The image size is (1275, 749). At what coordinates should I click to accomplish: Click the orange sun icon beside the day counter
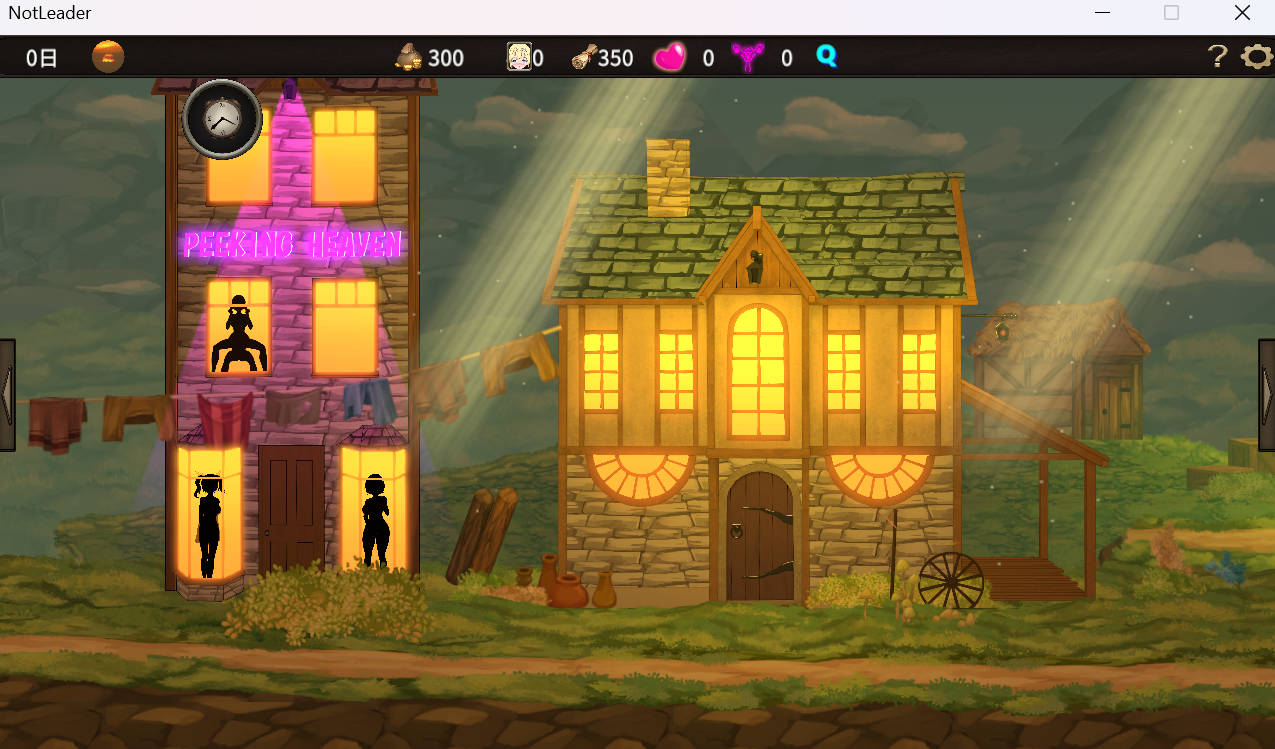click(108, 57)
